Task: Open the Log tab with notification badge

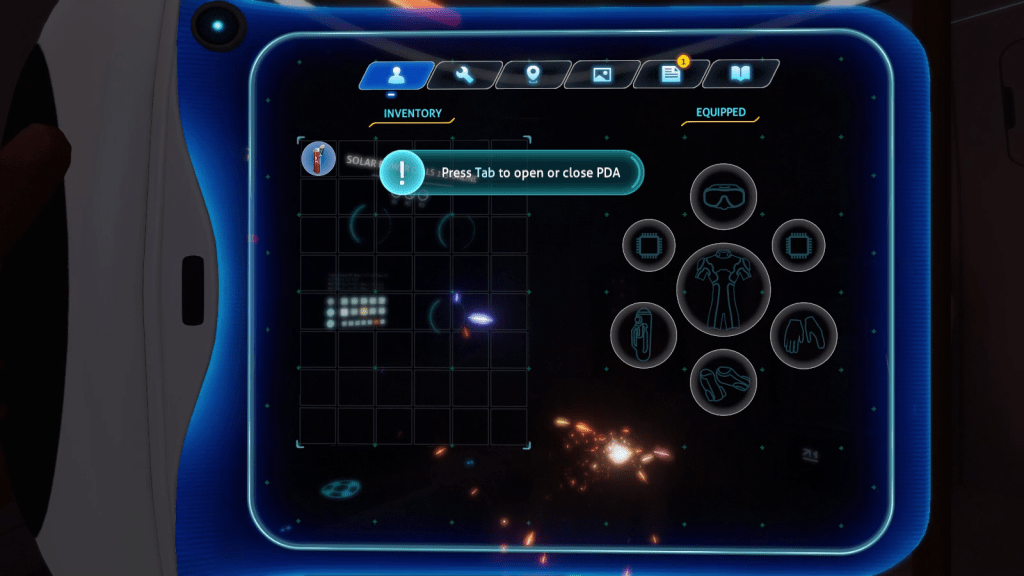Action: [671, 75]
